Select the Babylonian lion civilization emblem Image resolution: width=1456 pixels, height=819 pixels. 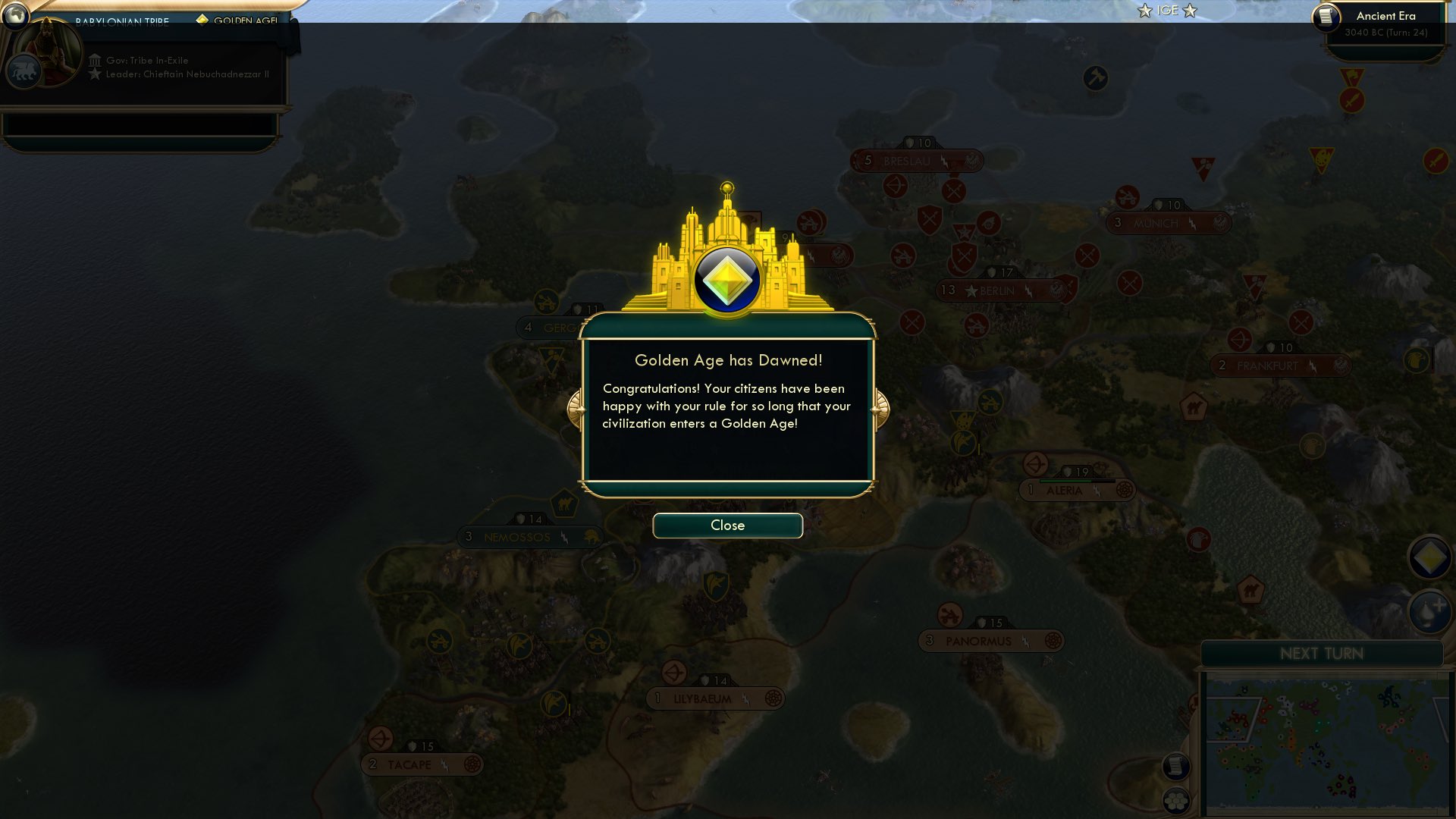(x=24, y=71)
